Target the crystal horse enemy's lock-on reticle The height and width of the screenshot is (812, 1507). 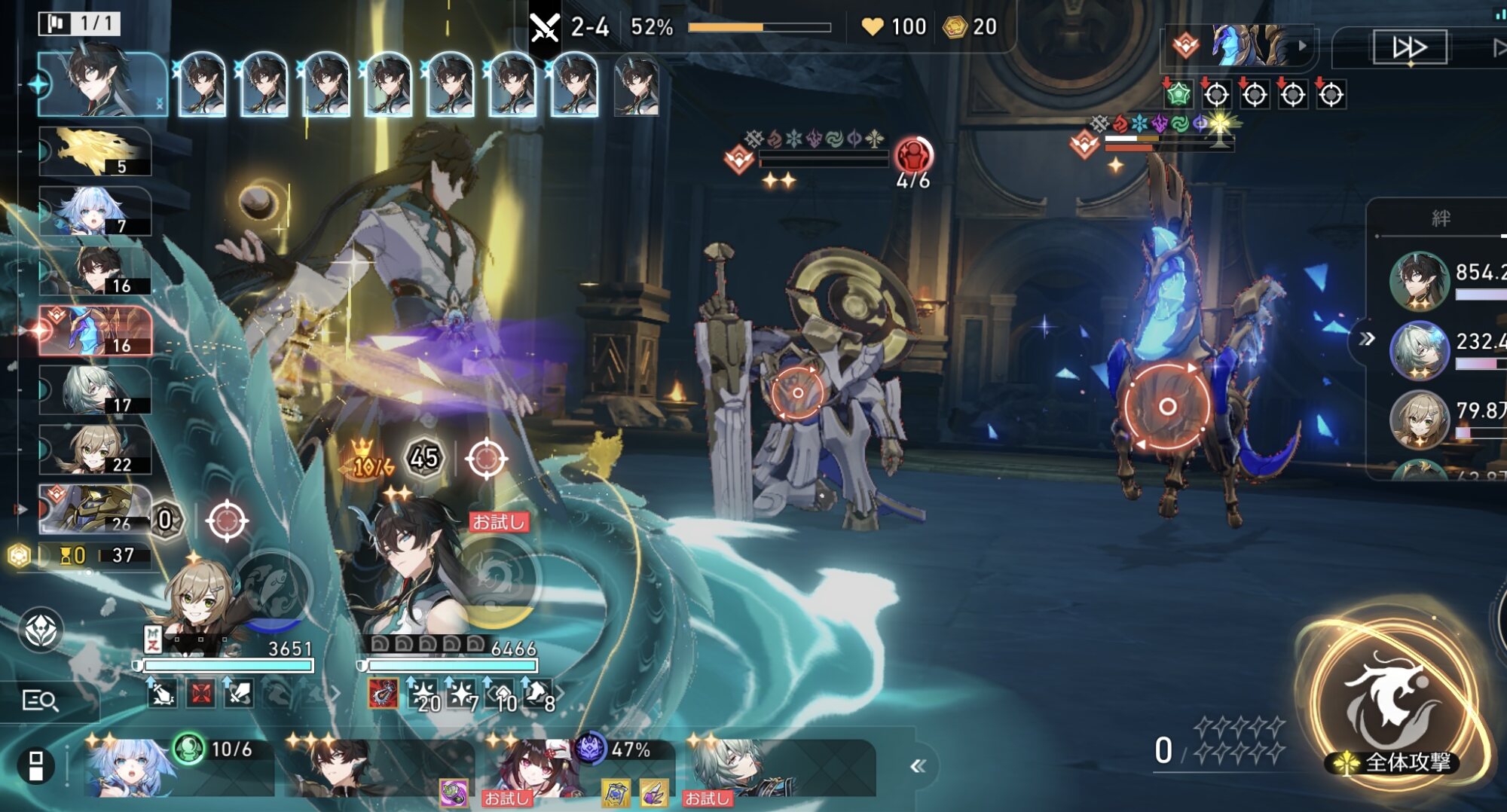tap(1166, 407)
